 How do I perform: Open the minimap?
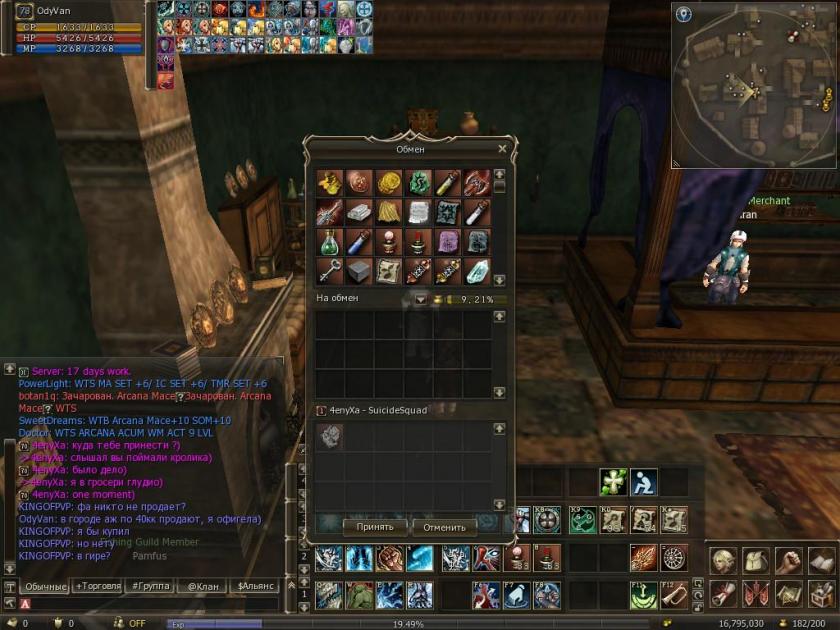coord(753,84)
